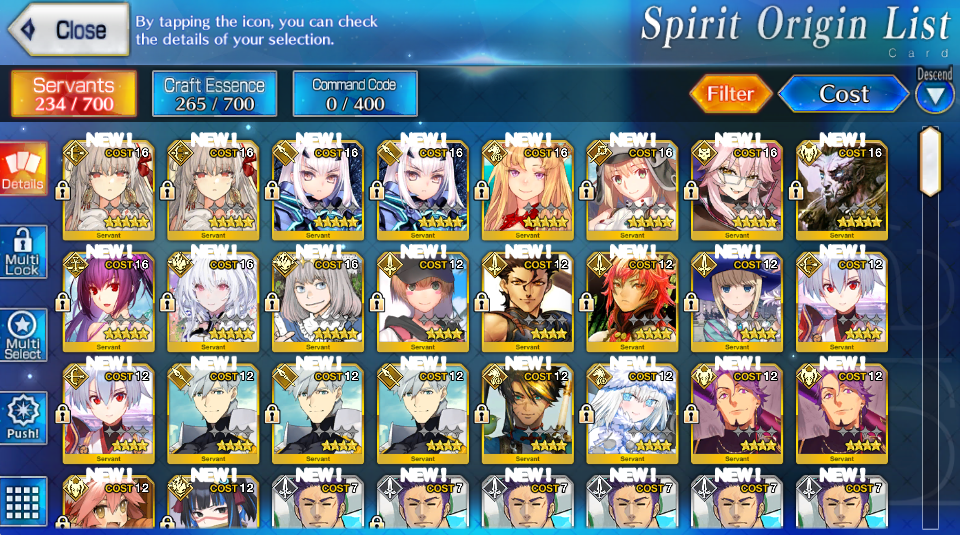This screenshot has height=535, width=960.
Task: Toggle the Descend sort direction arrow
Action: pos(935,95)
